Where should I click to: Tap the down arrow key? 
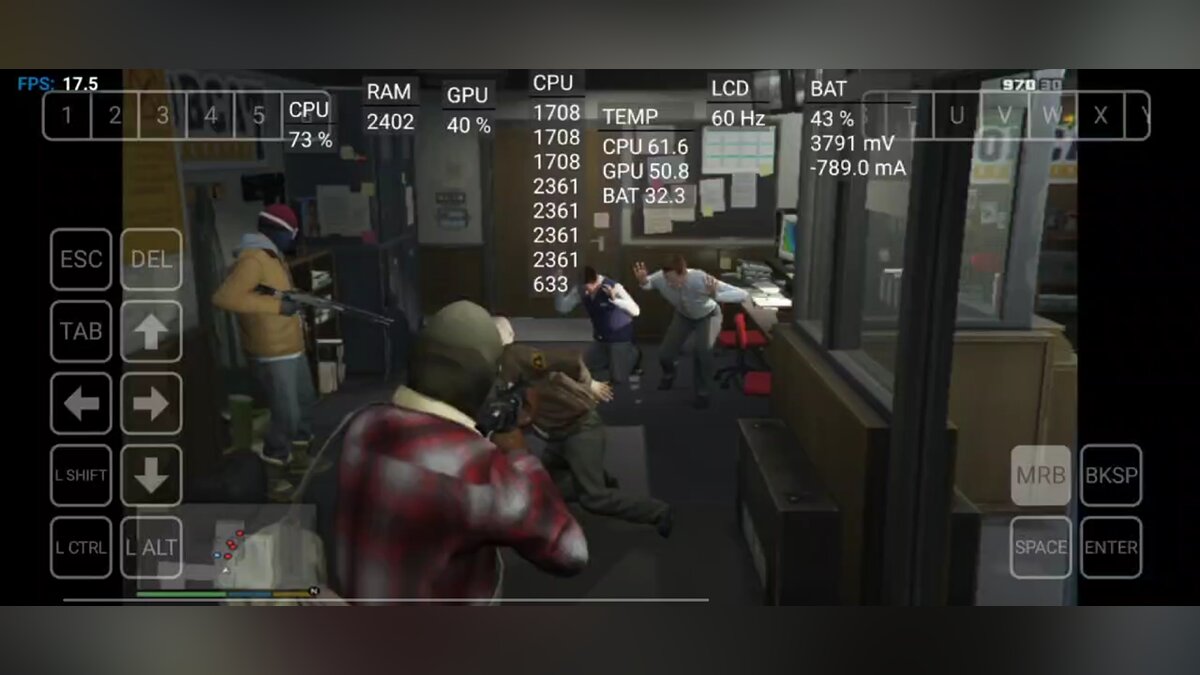(151, 475)
